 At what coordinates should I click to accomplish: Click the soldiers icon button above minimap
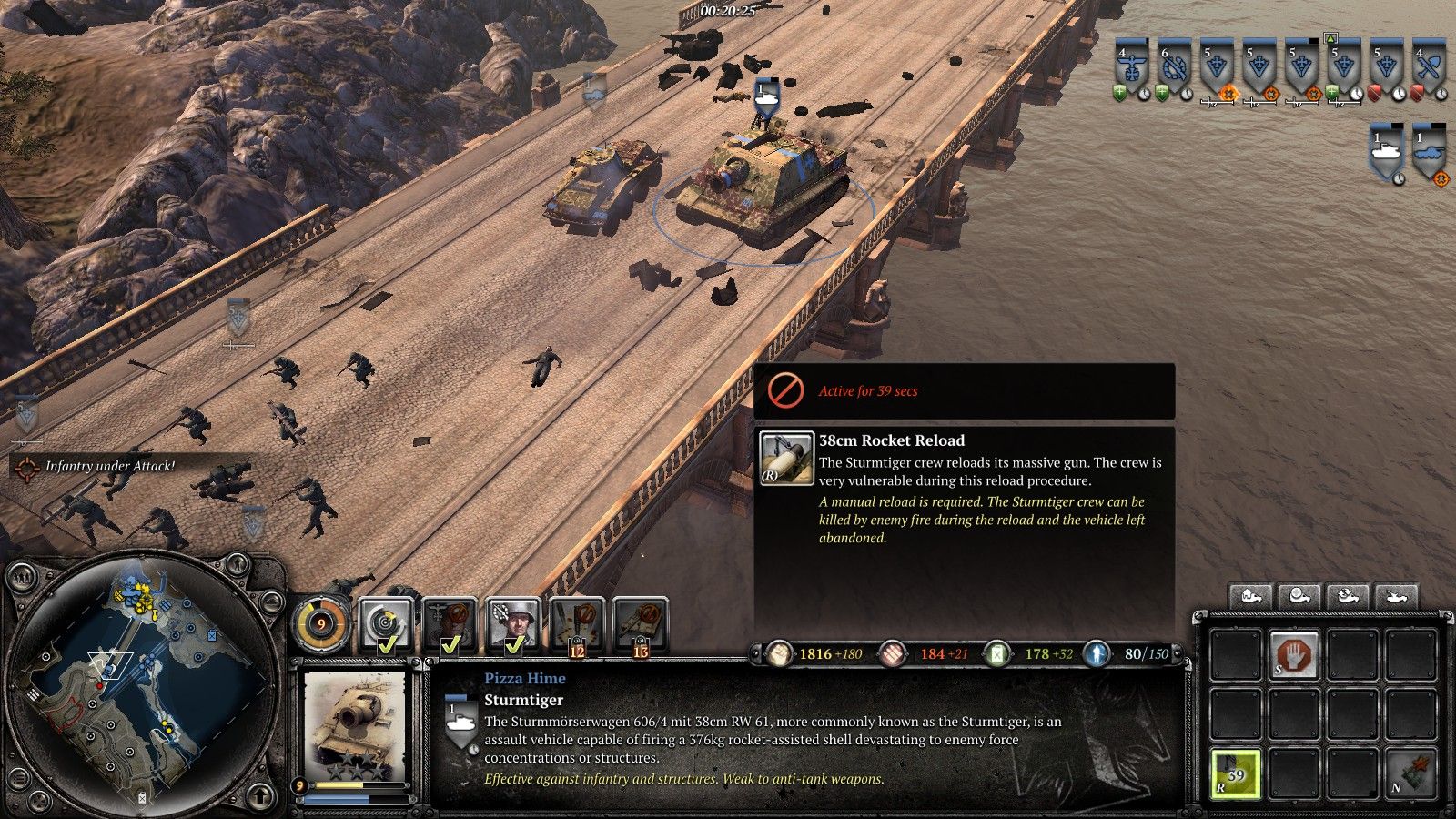tap(20, 577)
